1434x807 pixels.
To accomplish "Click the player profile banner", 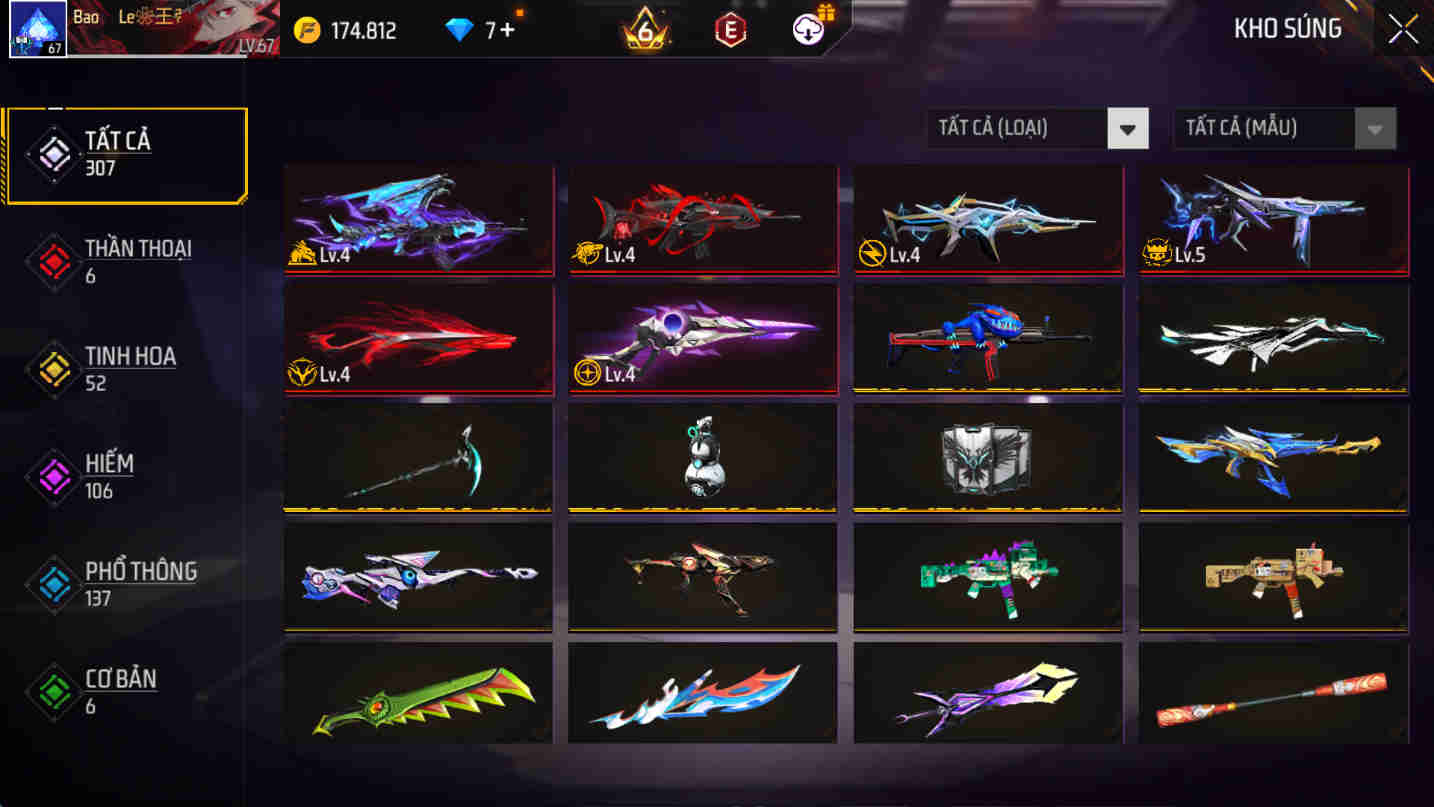I will (x=175, y=30).
